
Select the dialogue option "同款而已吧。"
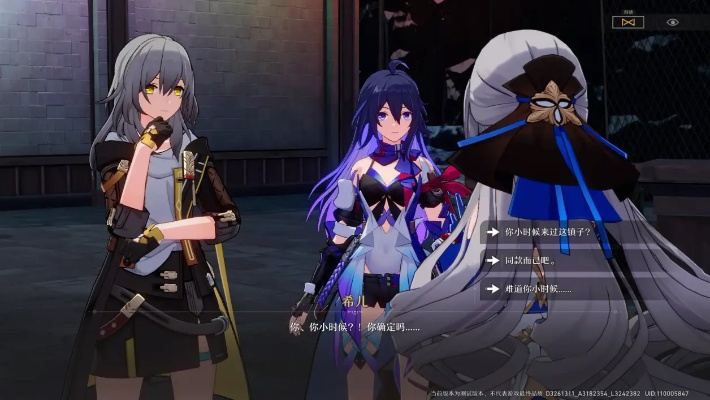530,260
